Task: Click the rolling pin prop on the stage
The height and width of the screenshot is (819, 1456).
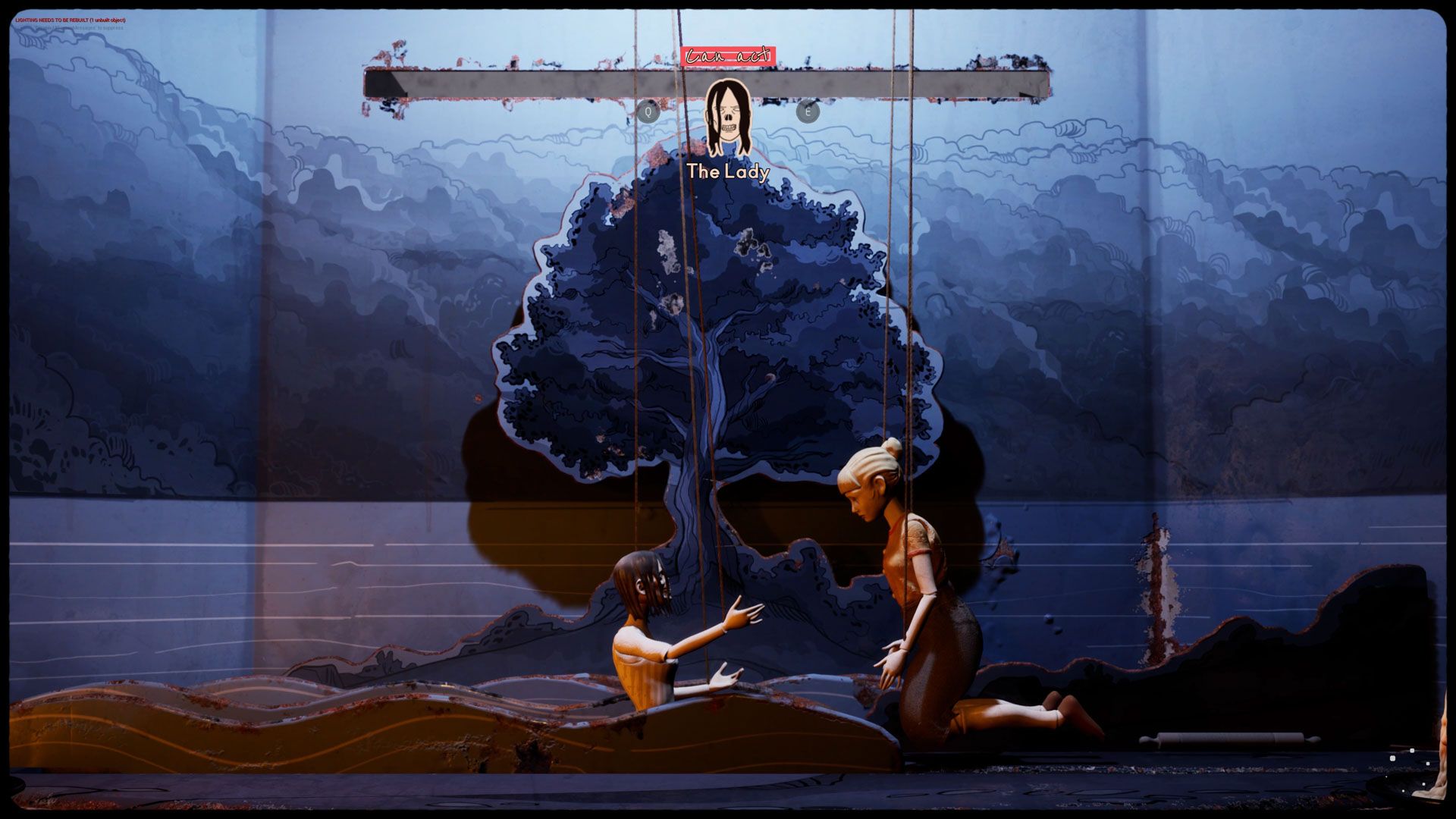Action: (x=1228, y=738)
